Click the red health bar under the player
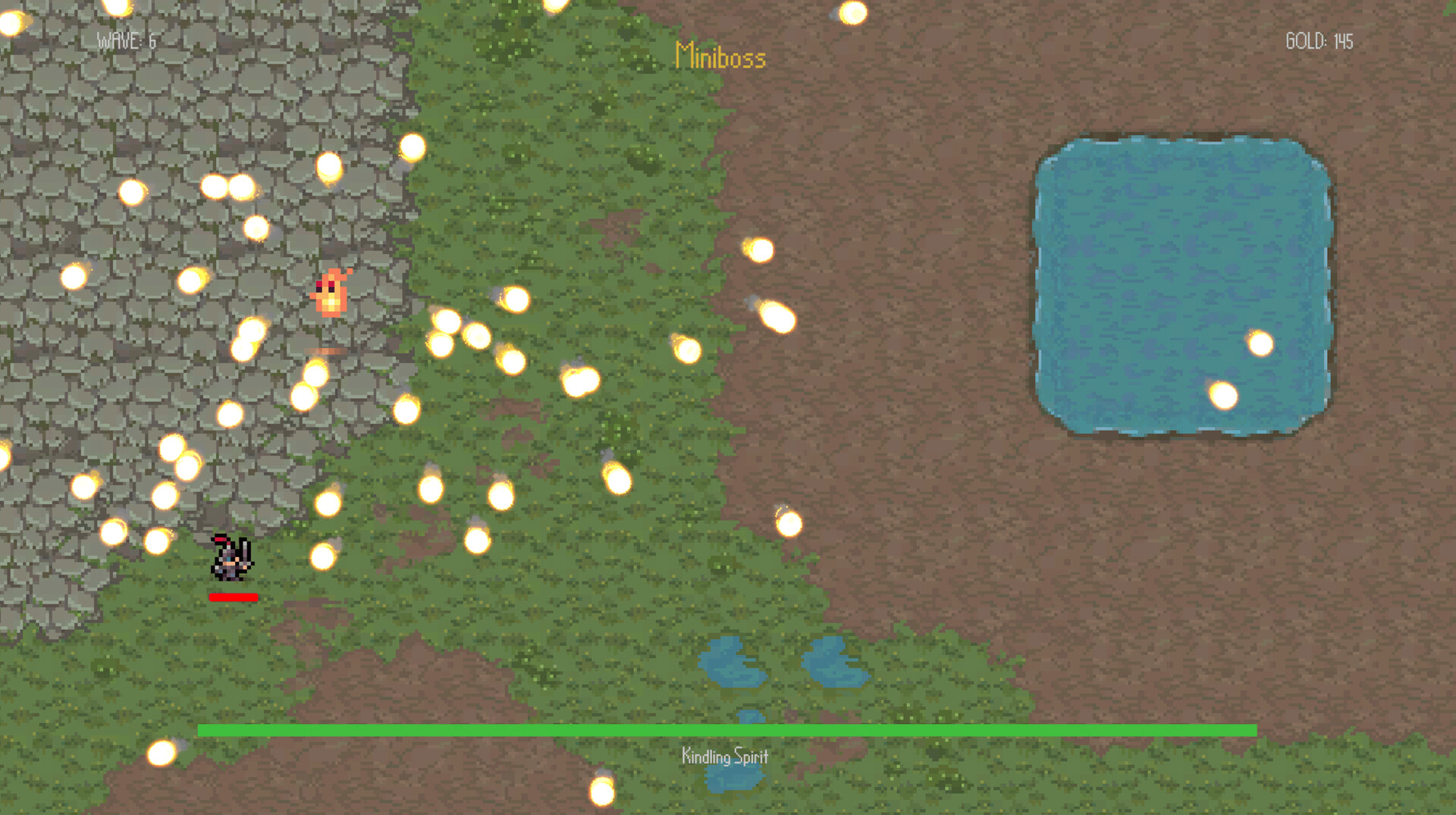The image size is (1456, 815). point(234,597)
